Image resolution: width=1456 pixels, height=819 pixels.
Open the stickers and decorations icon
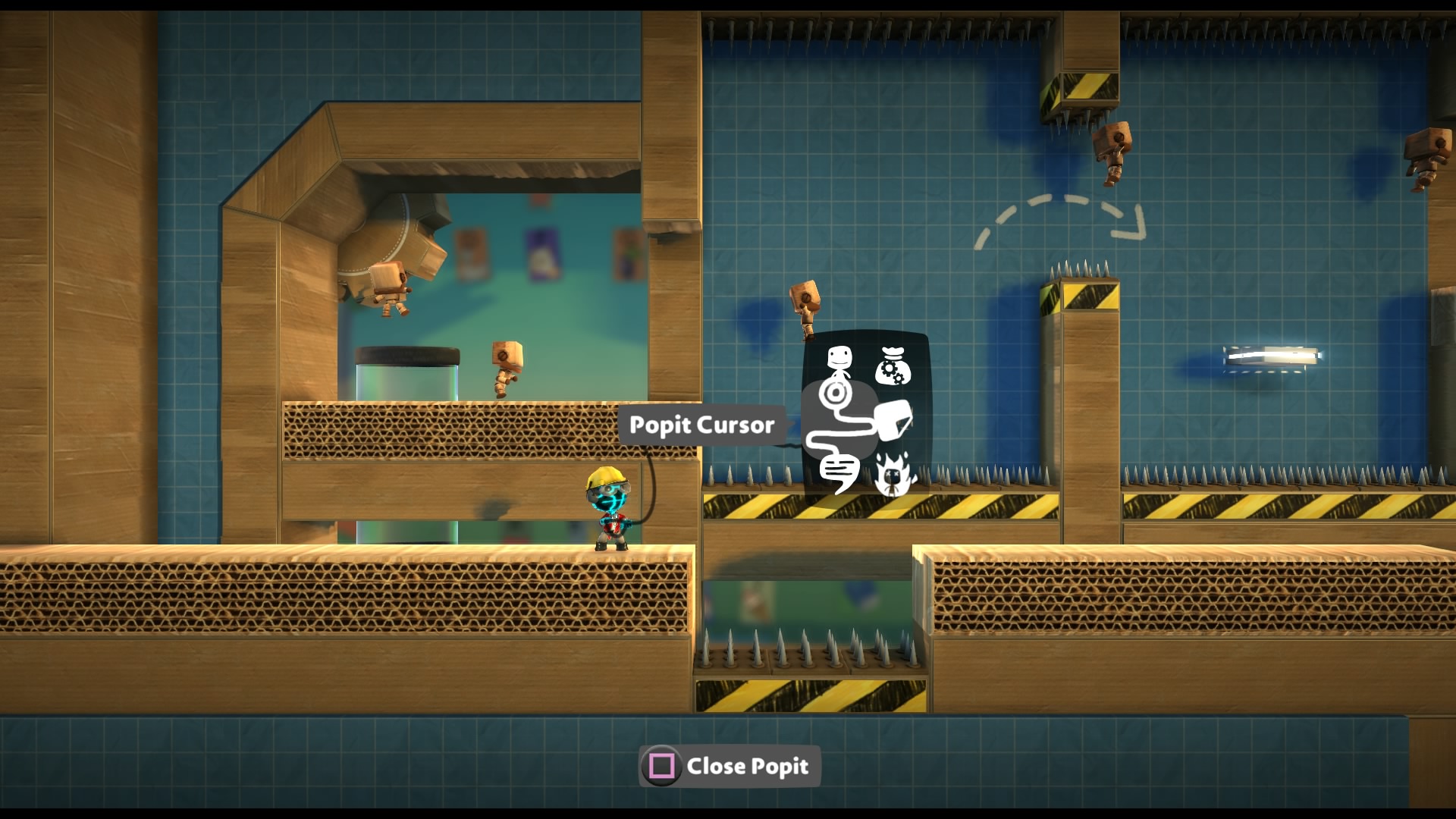click(x=893, y=420)
